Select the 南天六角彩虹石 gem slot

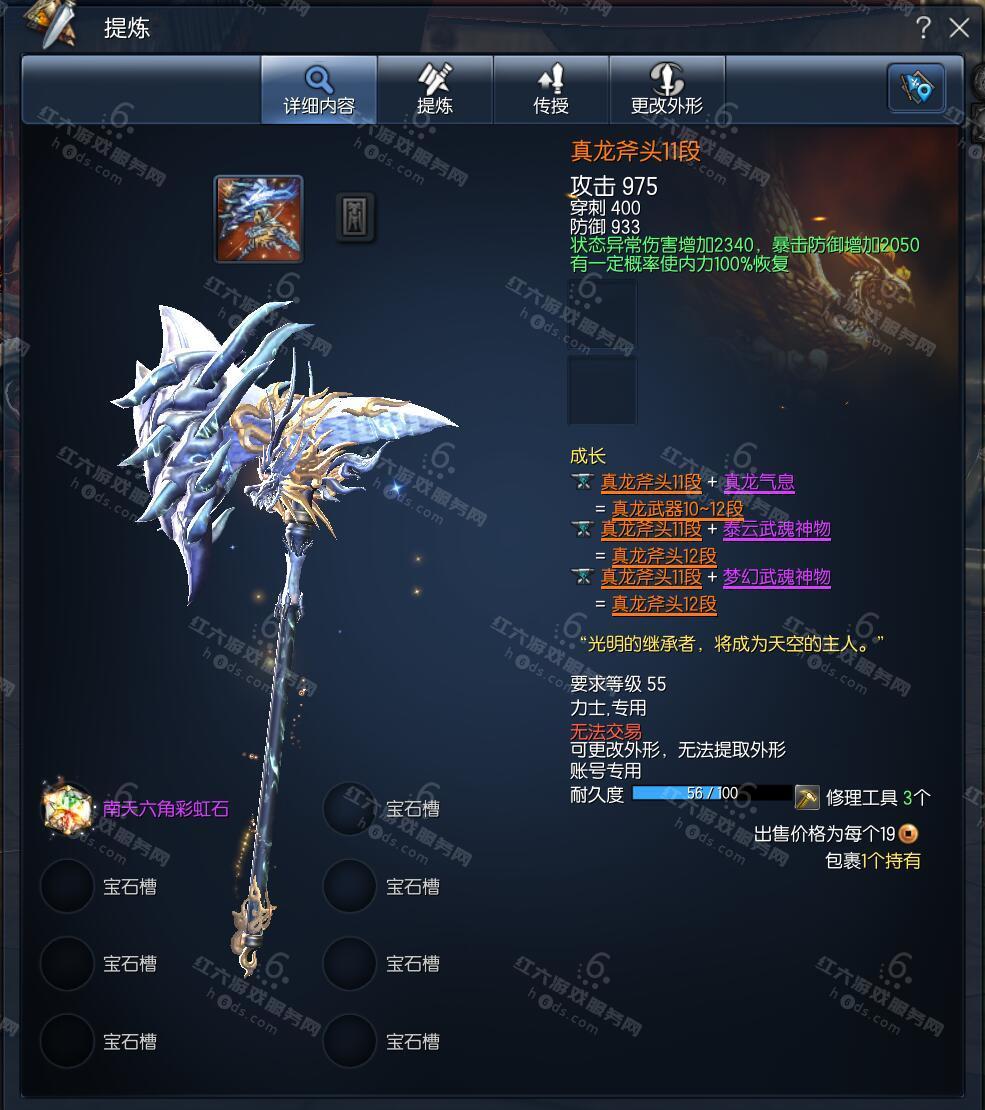point(67,808)
